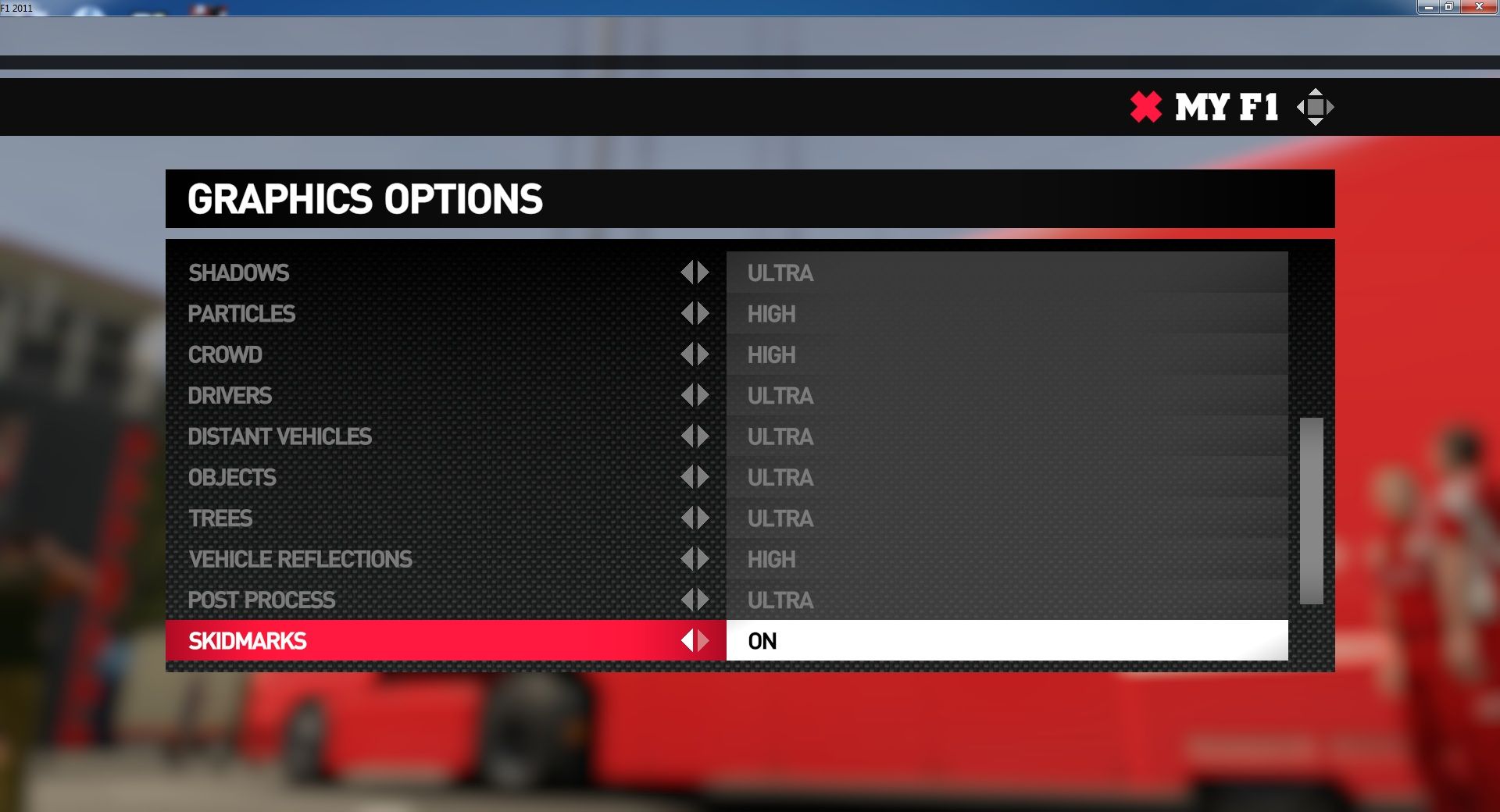Select the Objects detail row
This screenshot has height=812, width=1500.
click(232, 477)
